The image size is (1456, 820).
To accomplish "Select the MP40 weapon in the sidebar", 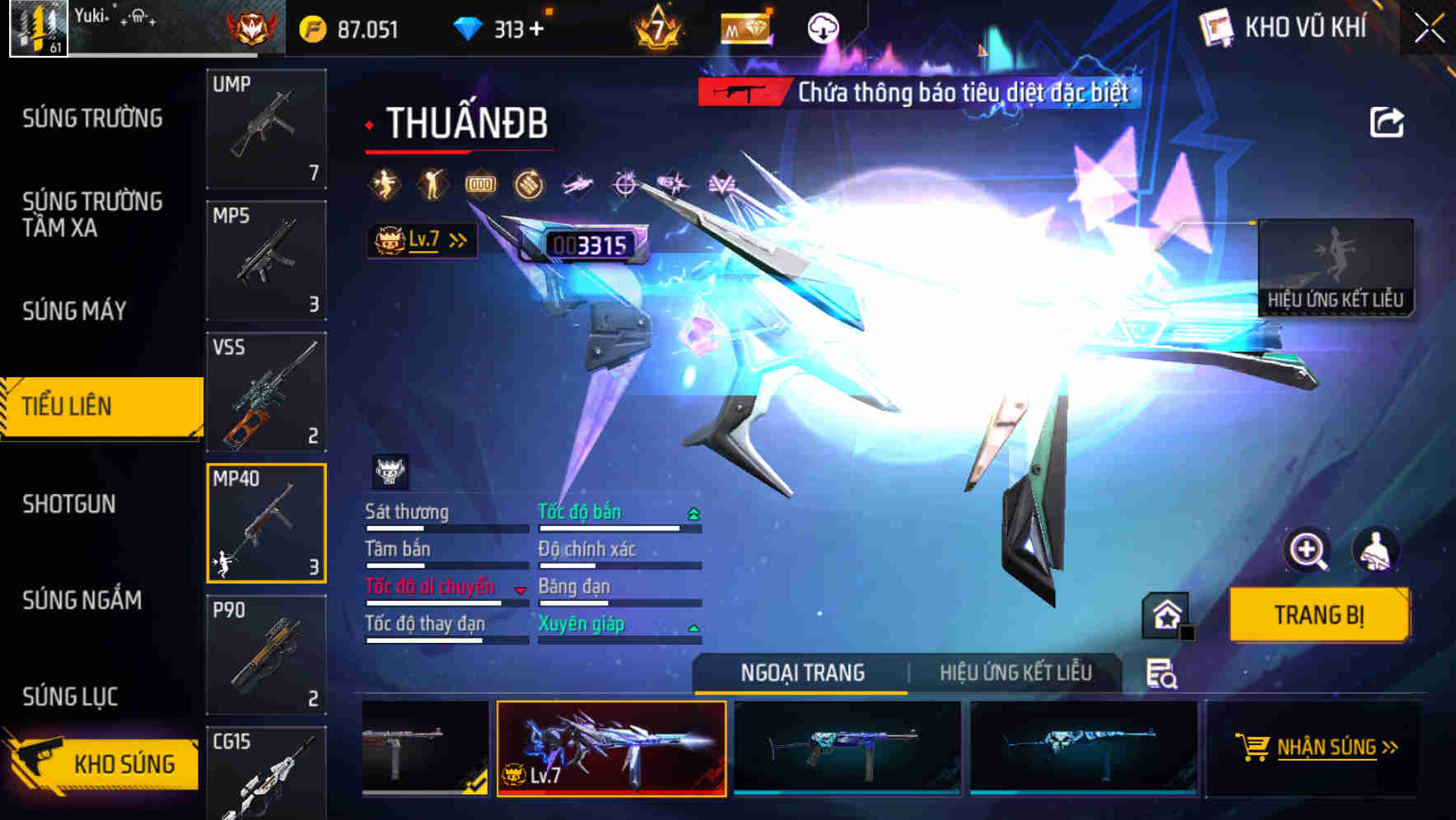I will 265,524.
